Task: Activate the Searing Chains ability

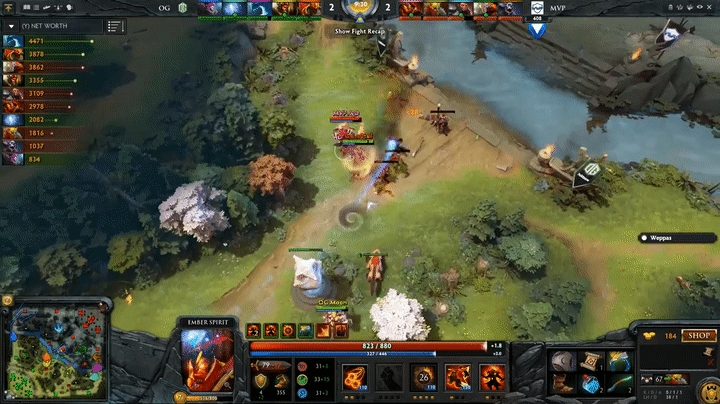Action: point(352,377)
